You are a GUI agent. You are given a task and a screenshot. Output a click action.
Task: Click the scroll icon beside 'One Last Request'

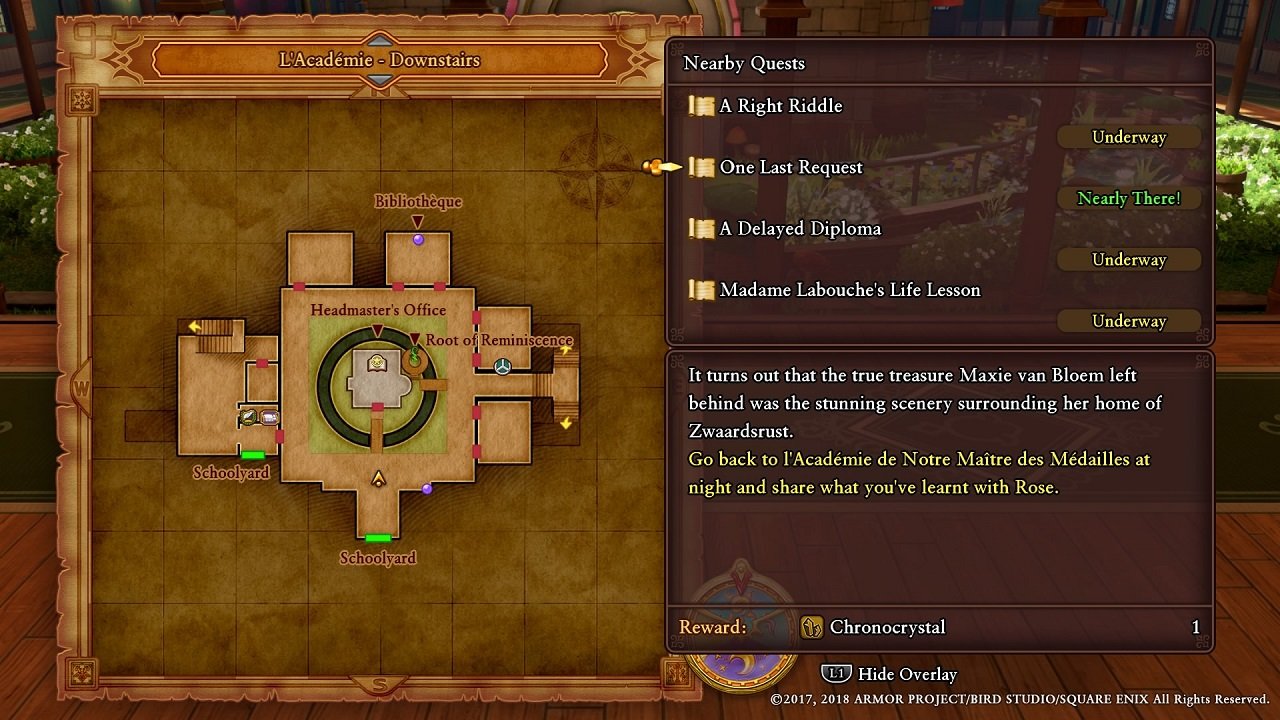pyautogui.click(x=698, y=167)
